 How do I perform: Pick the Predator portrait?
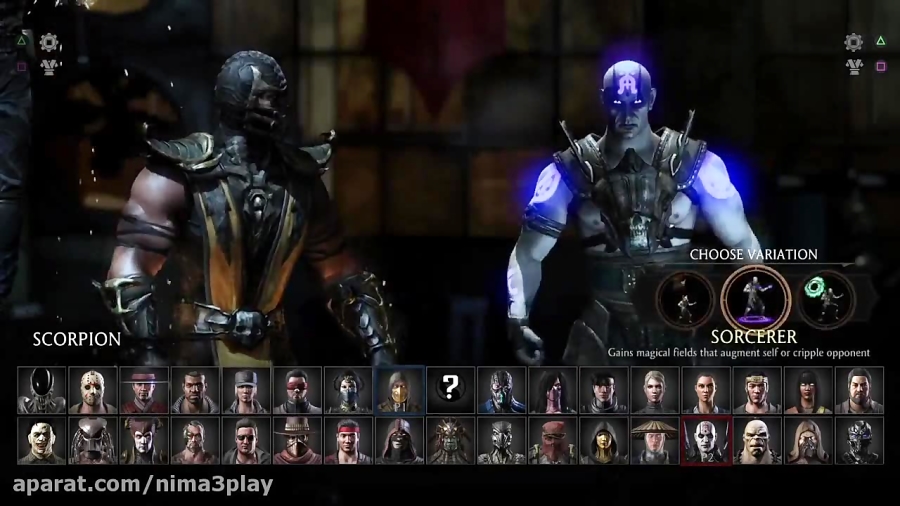coord(93,441)
